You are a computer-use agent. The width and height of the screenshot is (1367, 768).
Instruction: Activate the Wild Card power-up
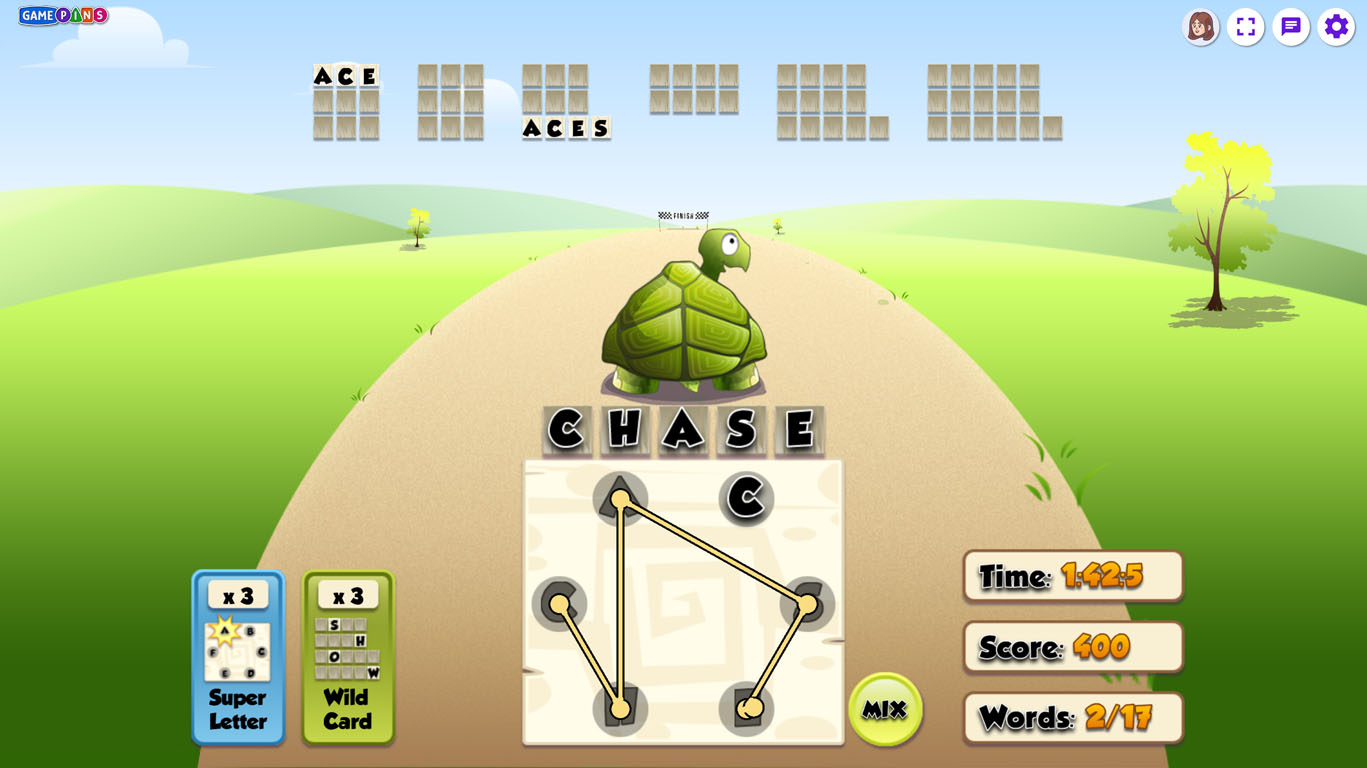[x=348, y=657]
